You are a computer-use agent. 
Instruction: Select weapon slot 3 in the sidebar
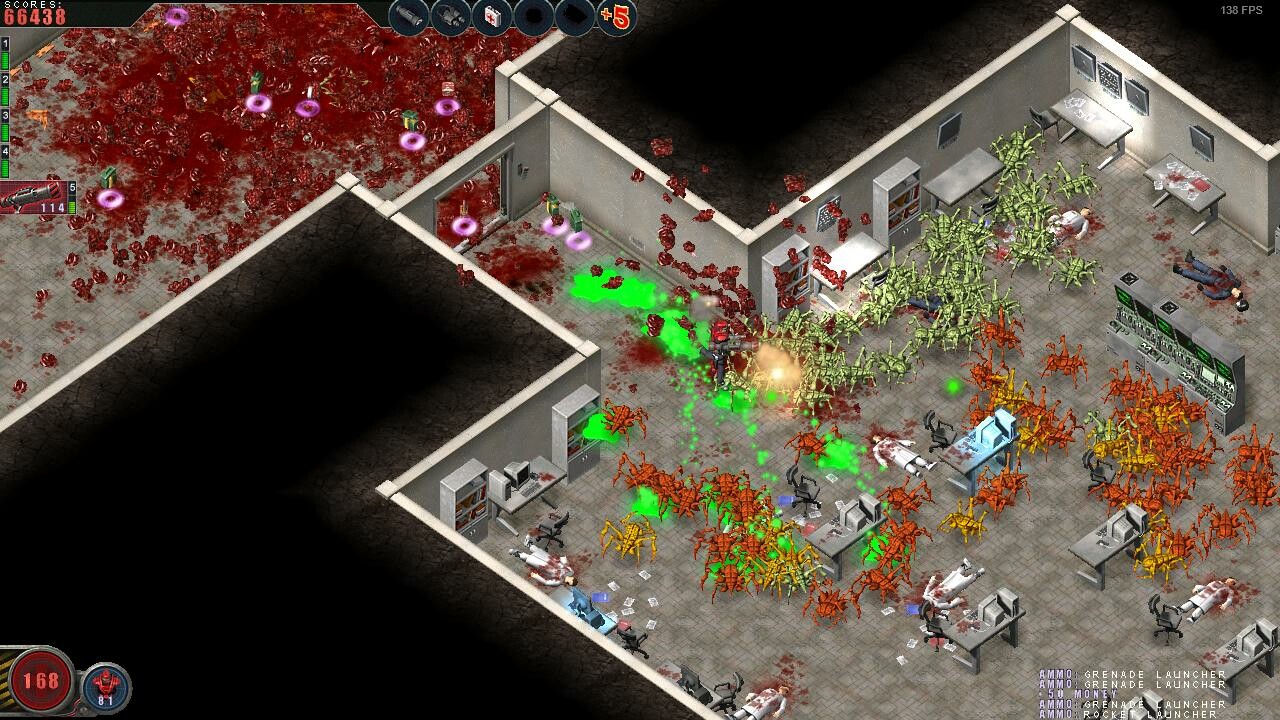(x=6, y=116)
